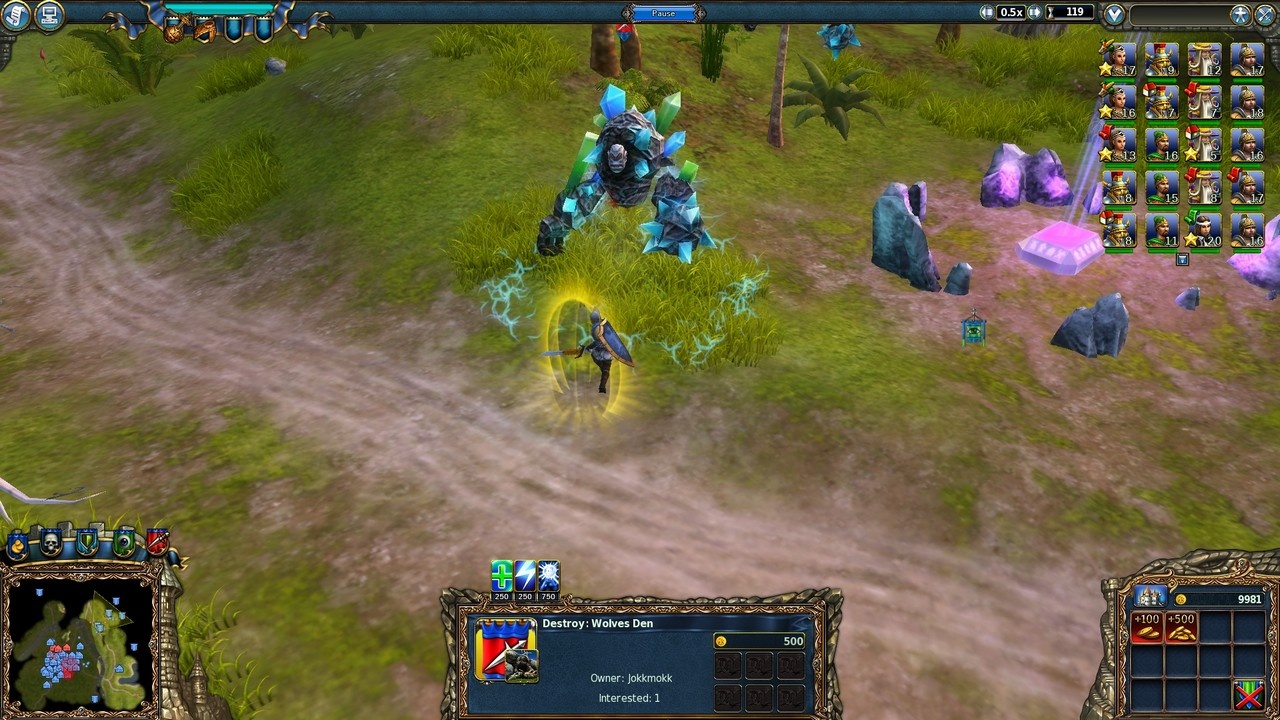Select the snowflake bounty icon
The height and width of the screenshot is (720, 1280).
click(x=547, y=575)
